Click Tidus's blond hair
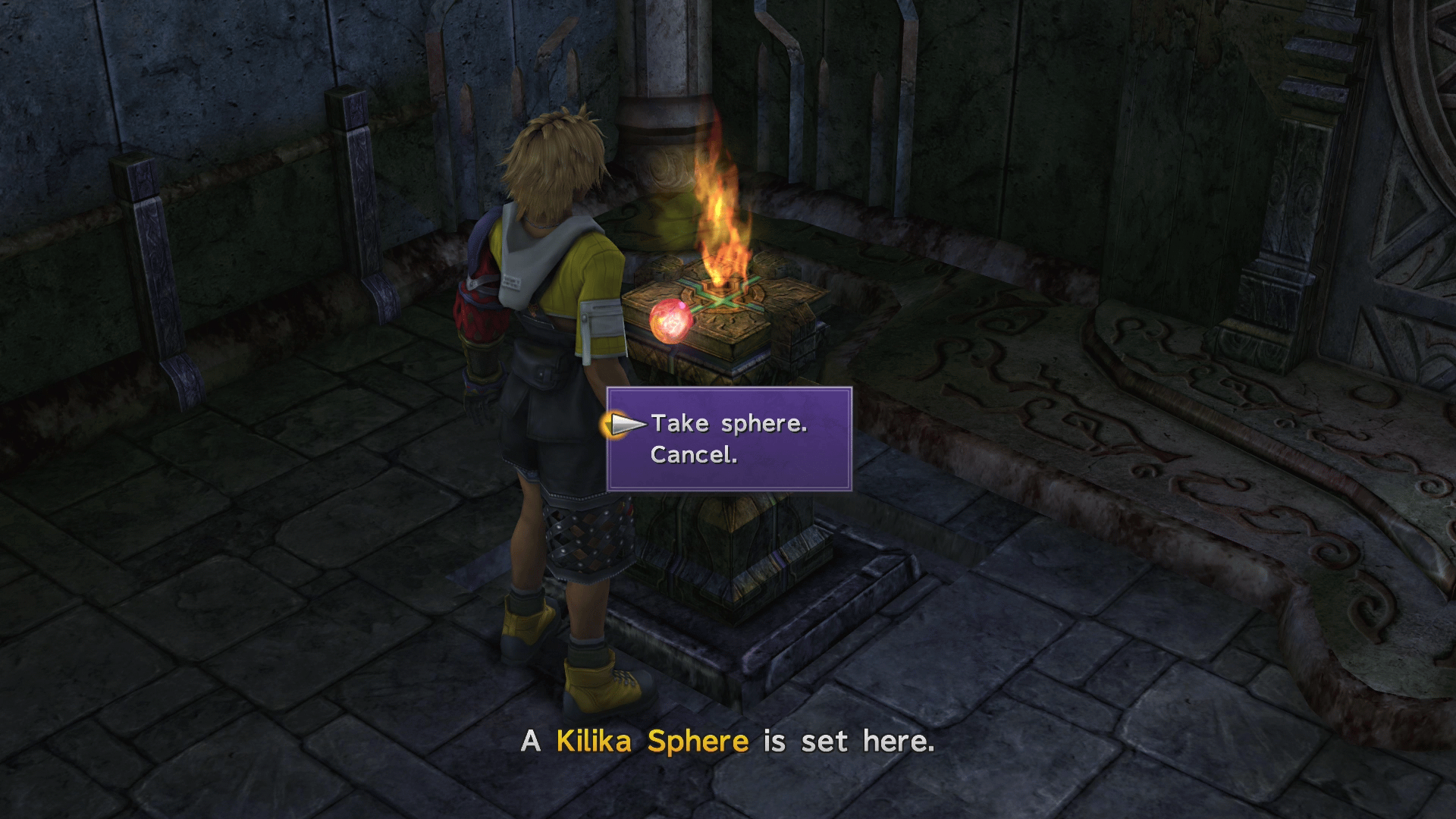Image resolution: width=1456 pixels, height=819 pixels. [554, 152]
